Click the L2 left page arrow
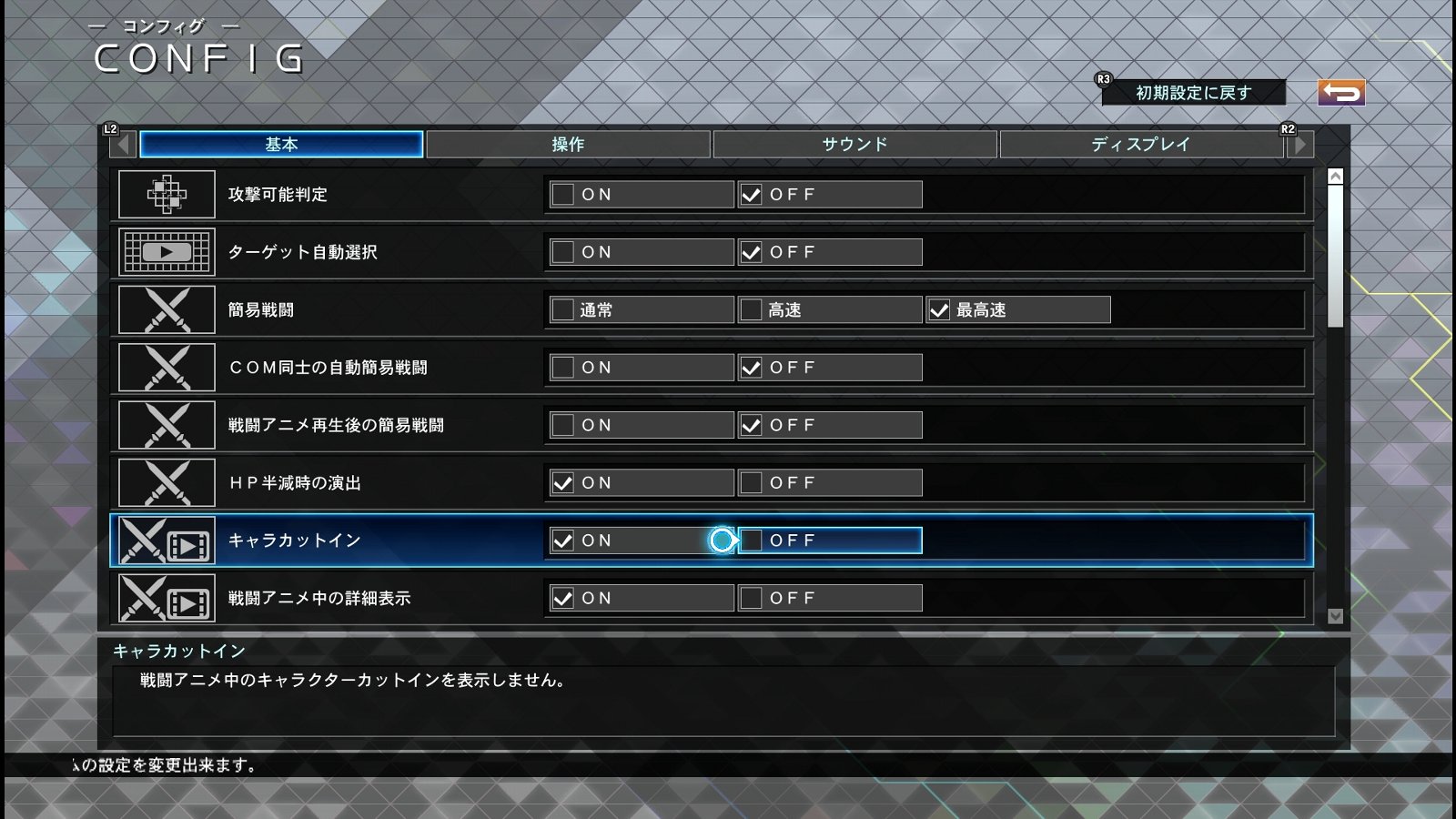The width and height of the screenshot is (1456, 819). tap(122, 143)
